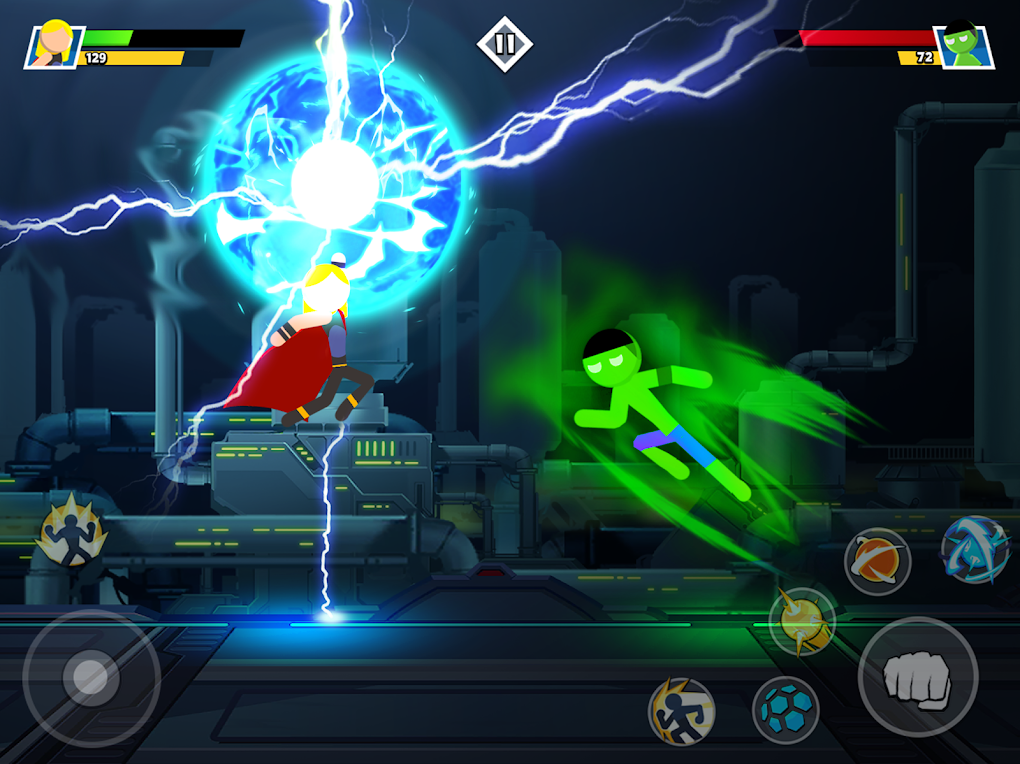Tap the fist punch attack button
Screen dimensions: 1020x764
point(917,676)
